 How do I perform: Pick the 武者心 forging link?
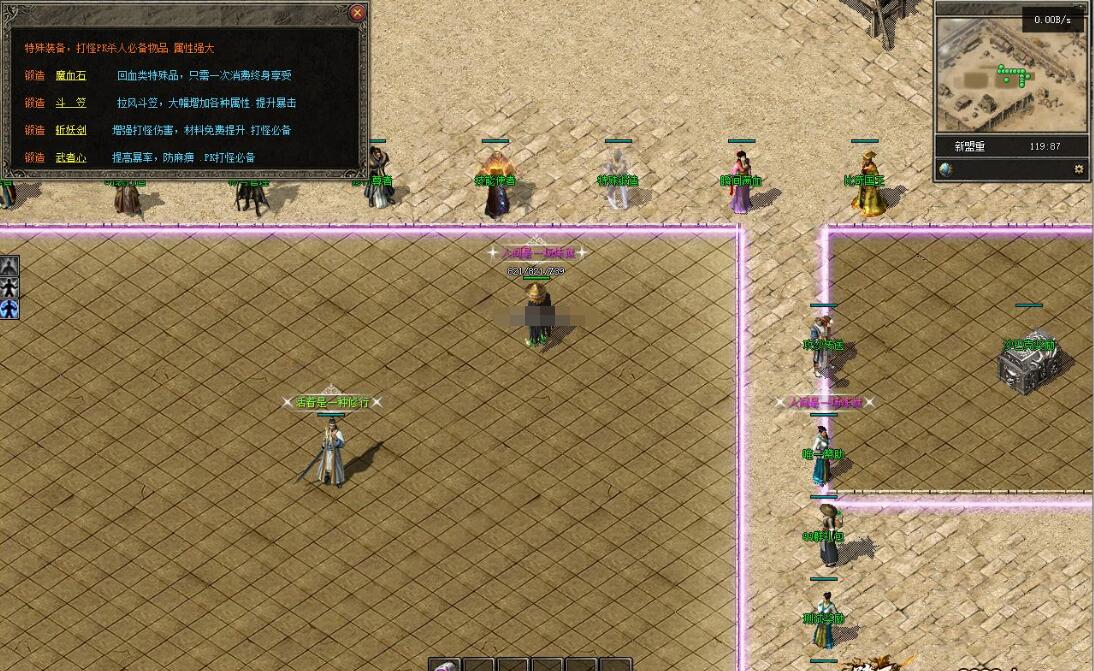coord(70,157)
